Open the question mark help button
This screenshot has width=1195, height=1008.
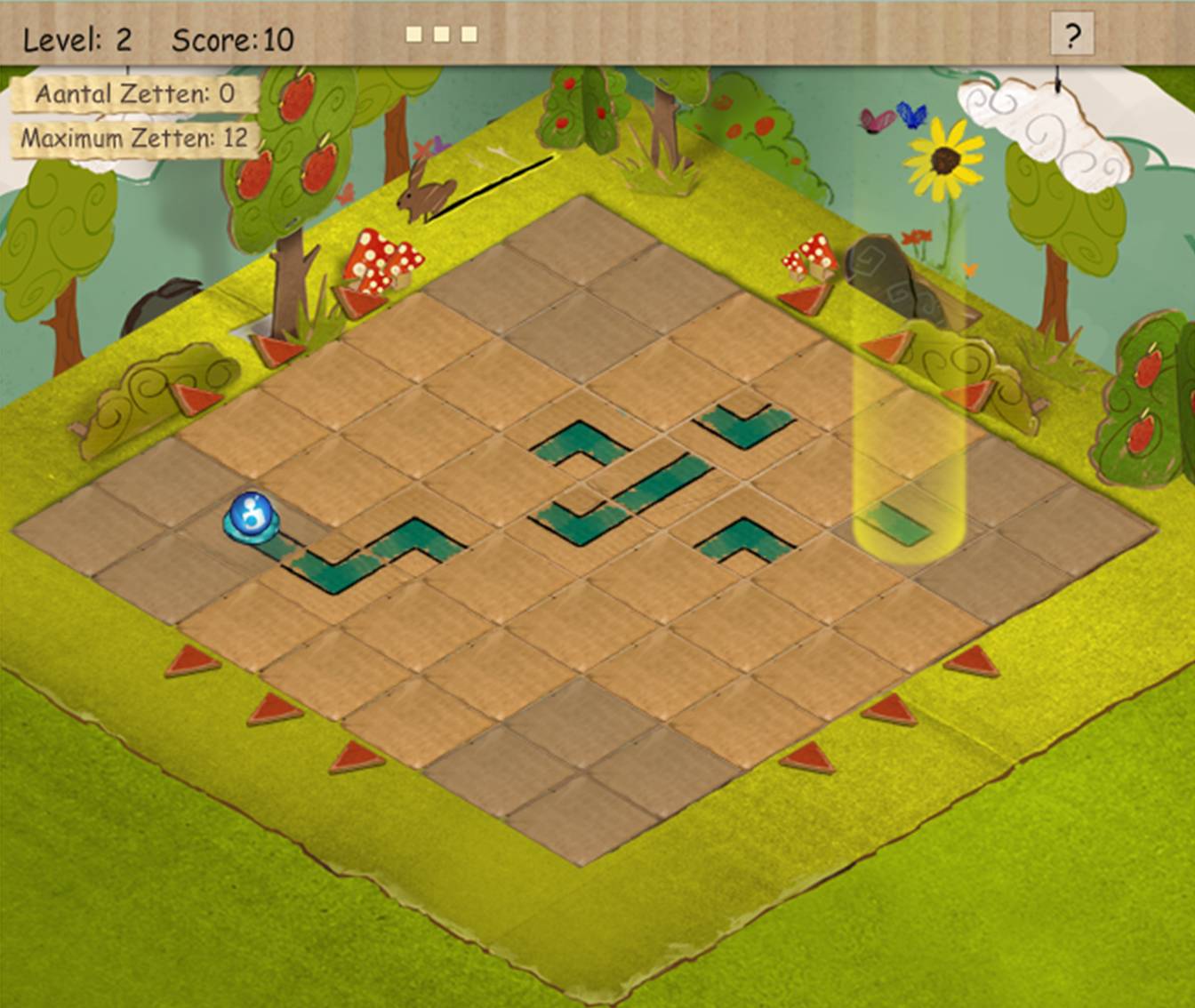click(x=1072, y=36)
